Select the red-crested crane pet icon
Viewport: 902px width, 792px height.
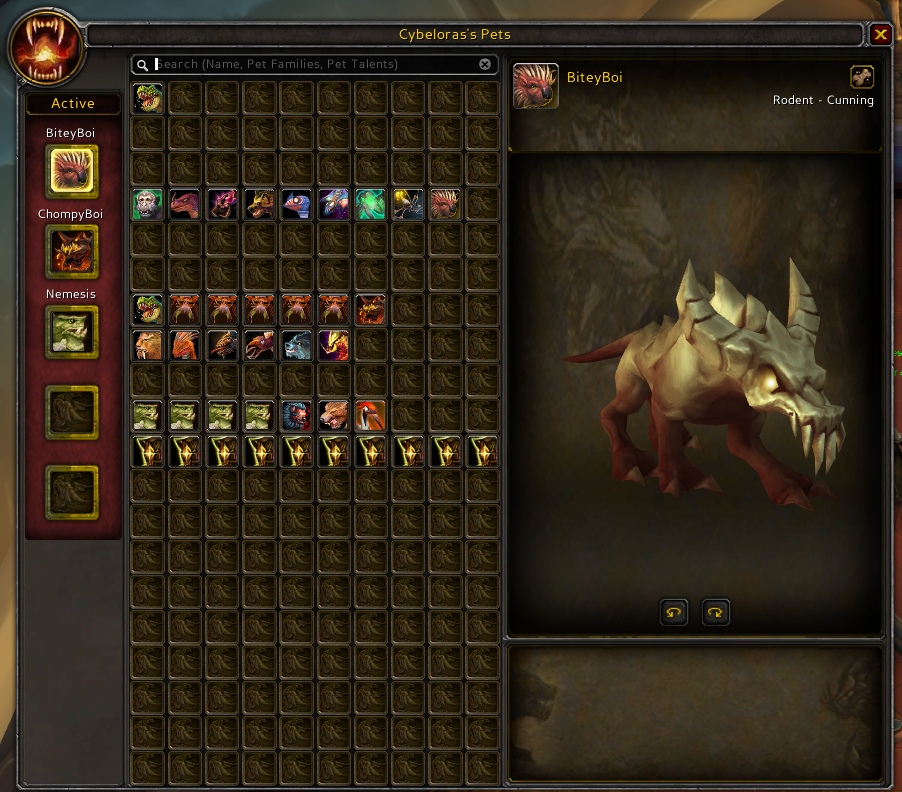coord(370,415)
